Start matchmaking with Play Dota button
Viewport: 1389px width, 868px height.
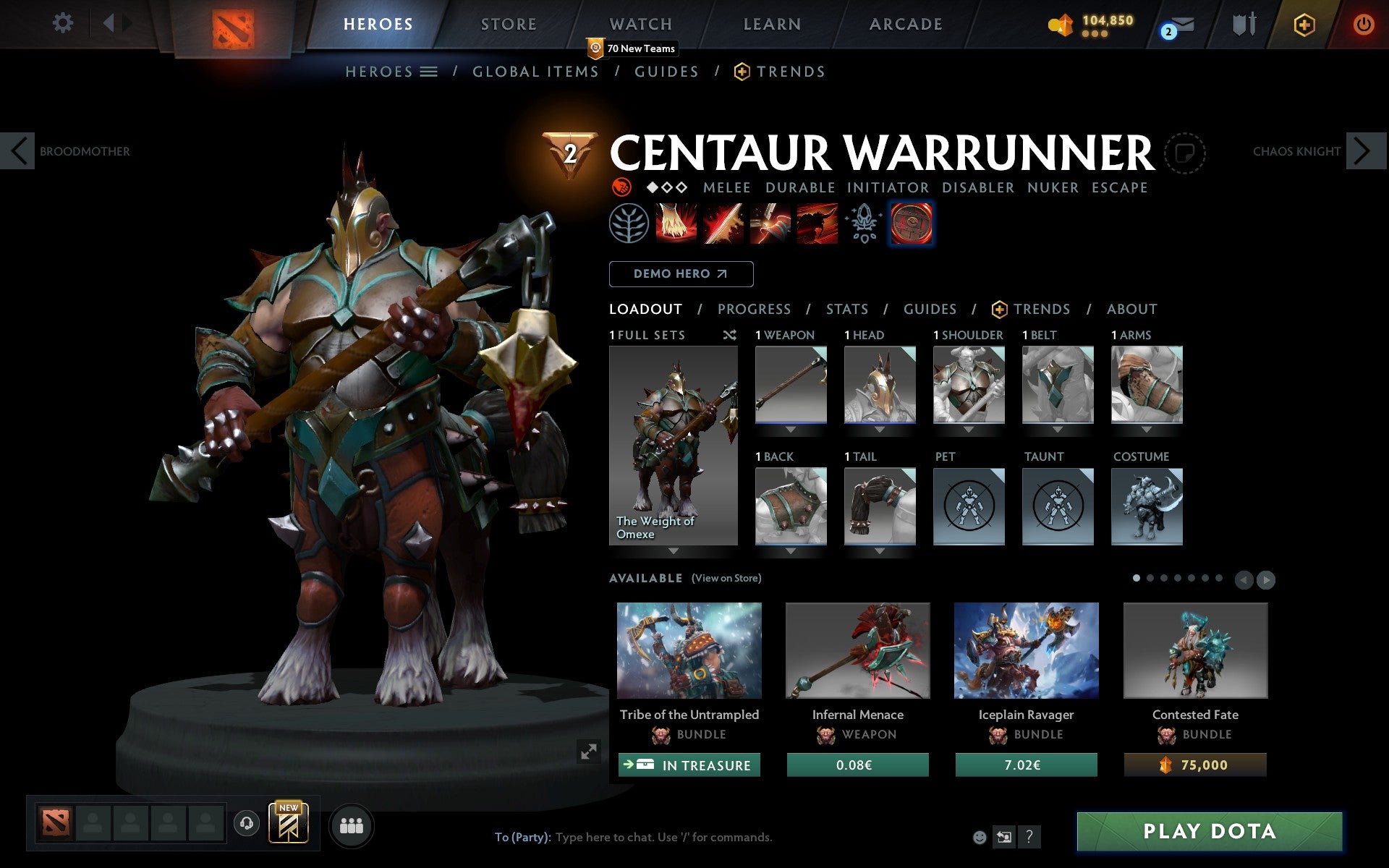1209,831
